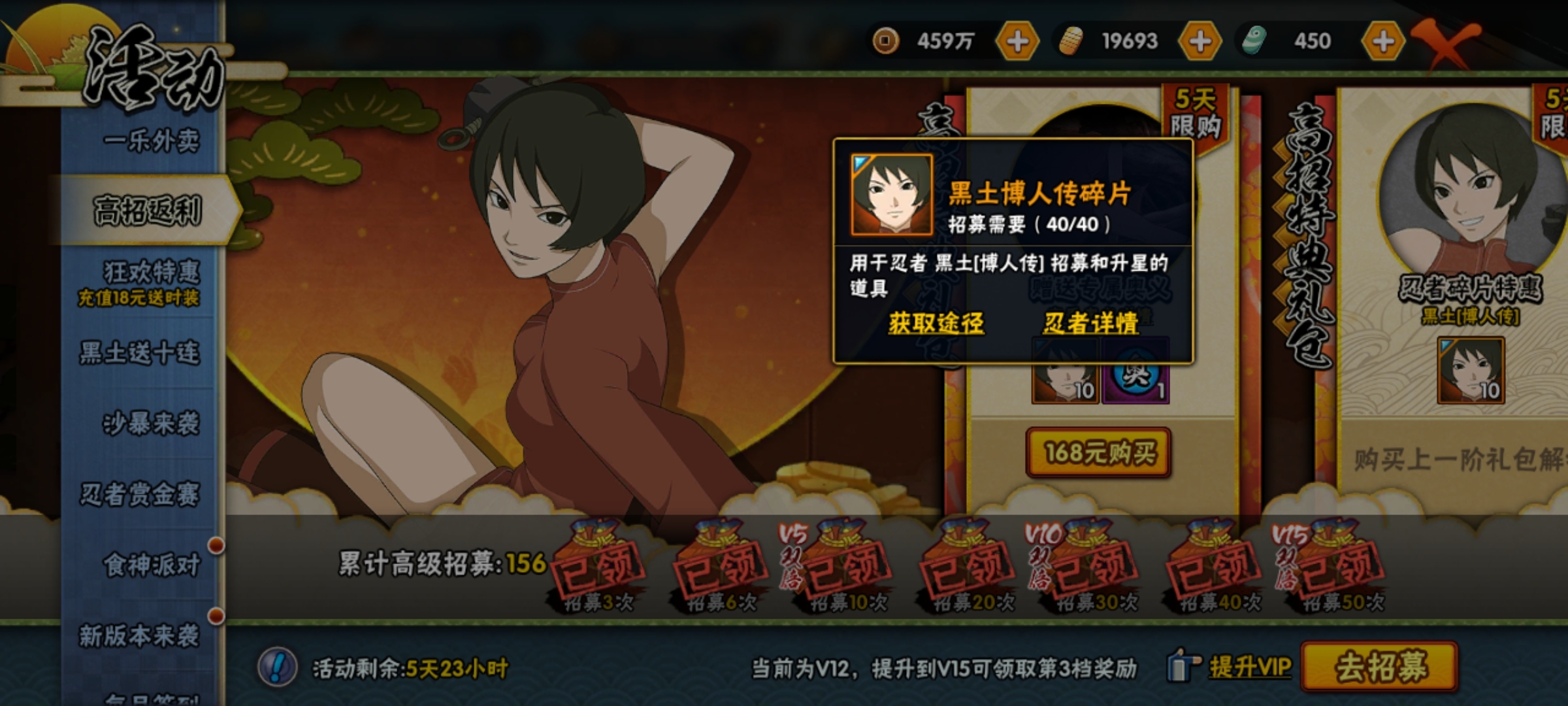This screenshot has height=706, width=1568.
Task: Click the 获取途径 link in the tooltip
Action: (936, 323)
